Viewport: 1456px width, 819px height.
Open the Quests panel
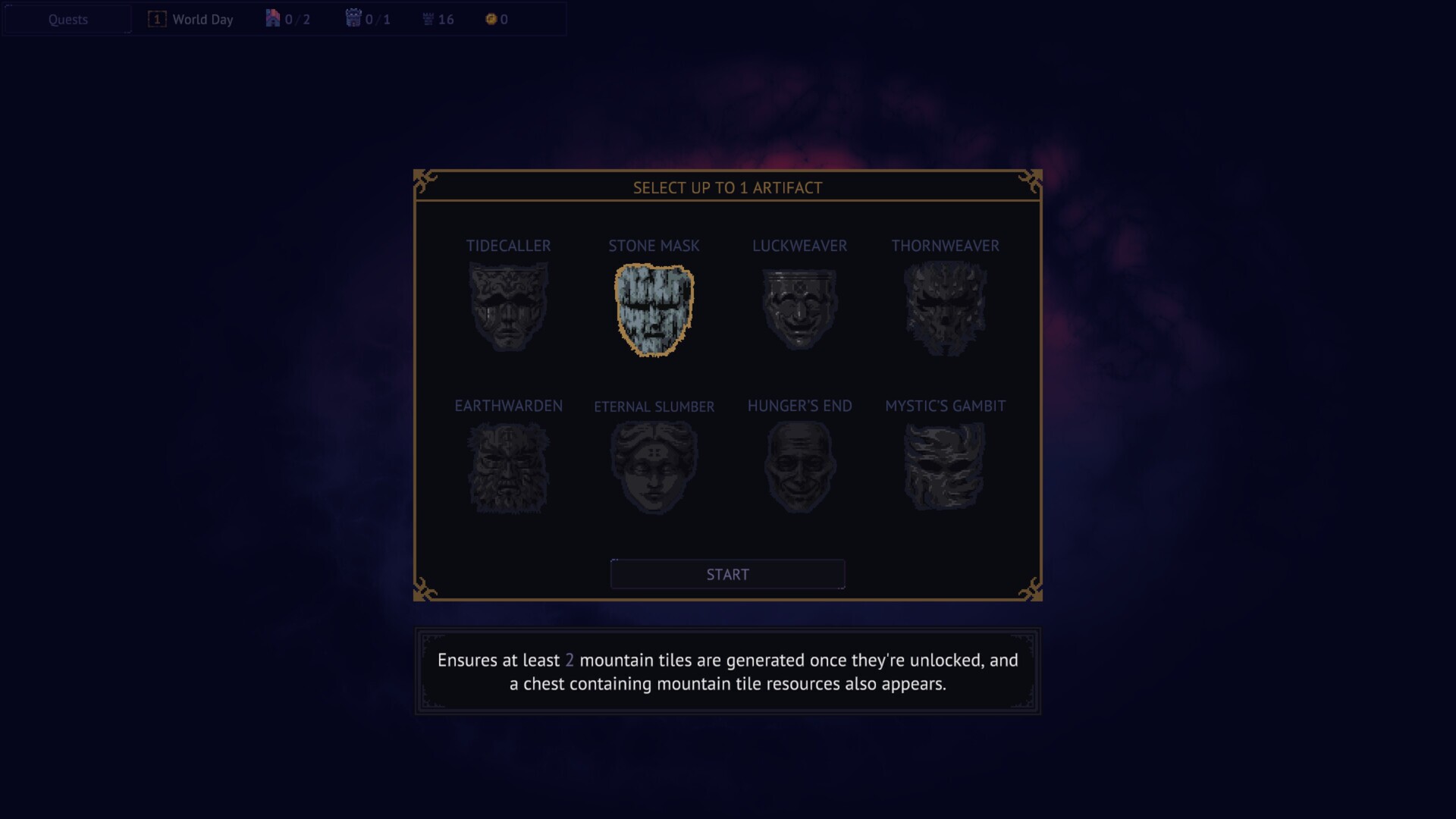pos(67,20)
